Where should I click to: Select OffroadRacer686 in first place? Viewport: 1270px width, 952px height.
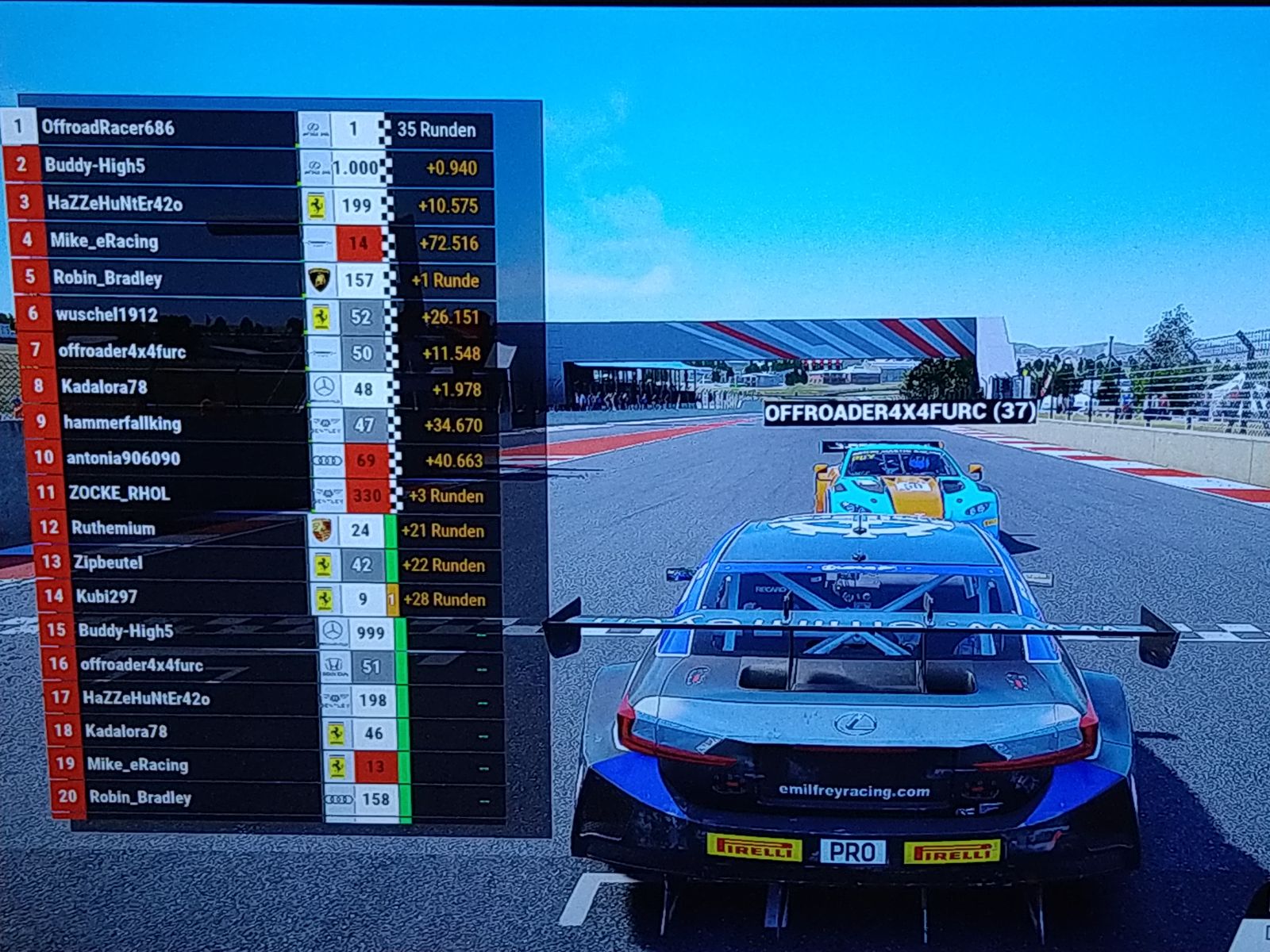[x=108, y=128]
